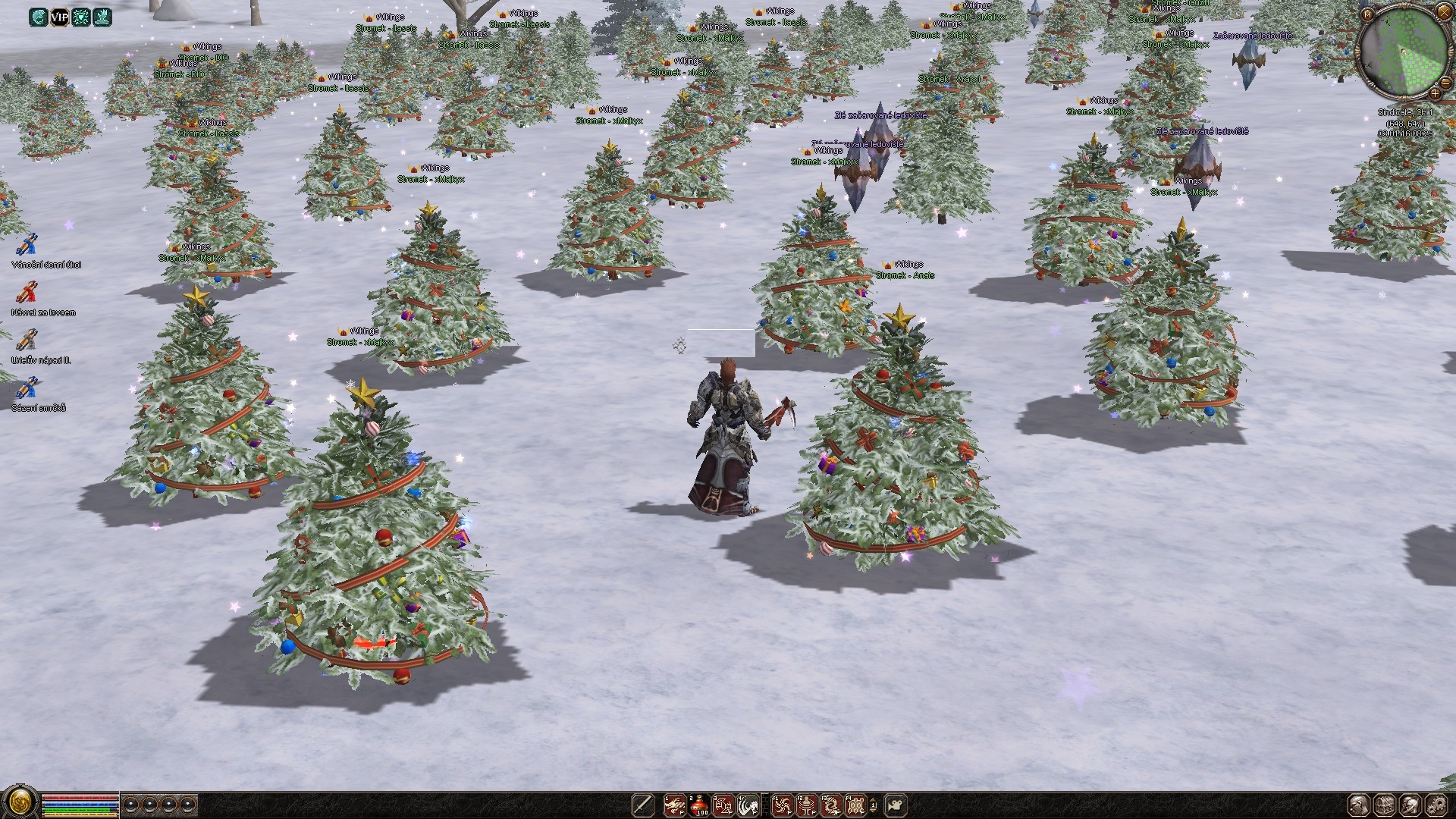Activate the dragon skill in slot 1
This screenshot has width=1456, height=819.
[x=674, y=805]
